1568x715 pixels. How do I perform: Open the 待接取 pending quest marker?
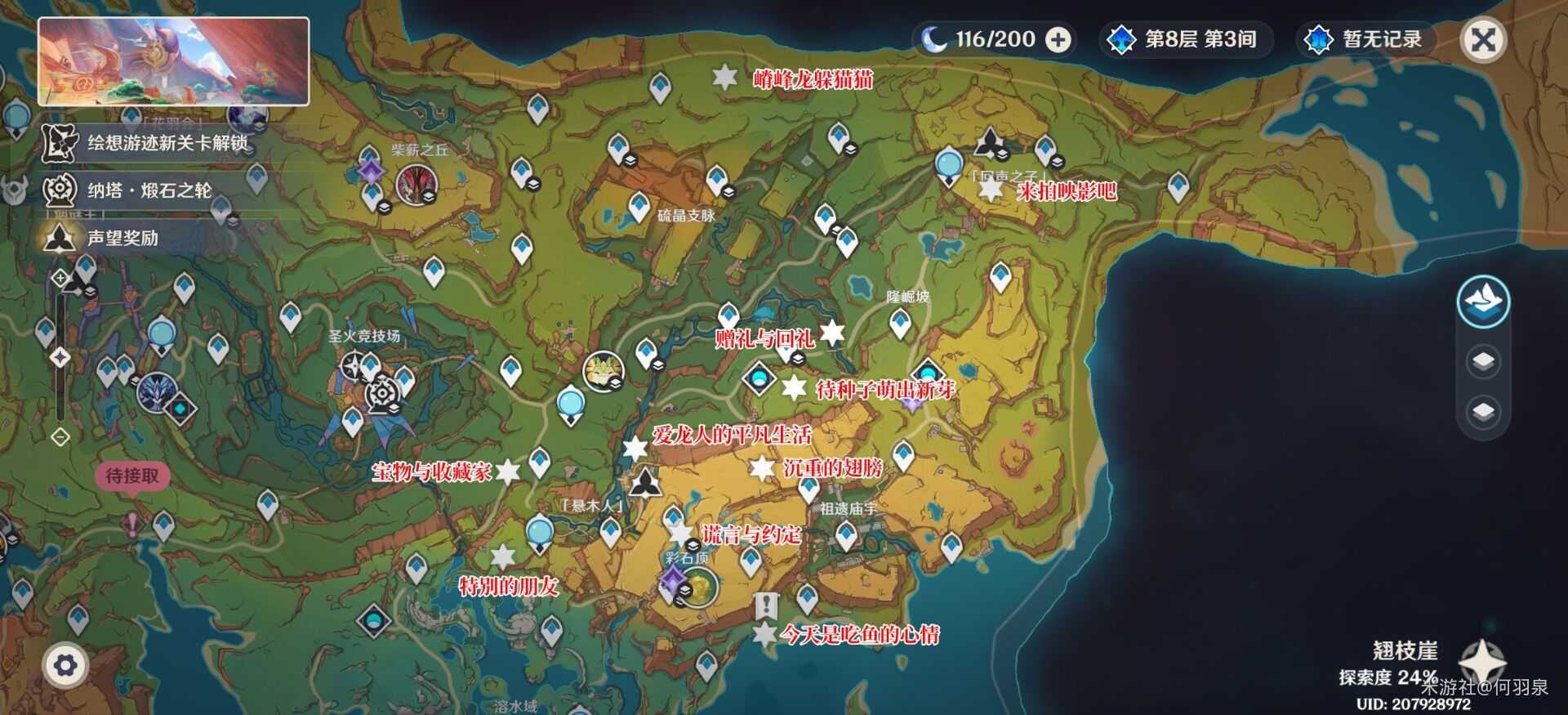coord(132,476)
